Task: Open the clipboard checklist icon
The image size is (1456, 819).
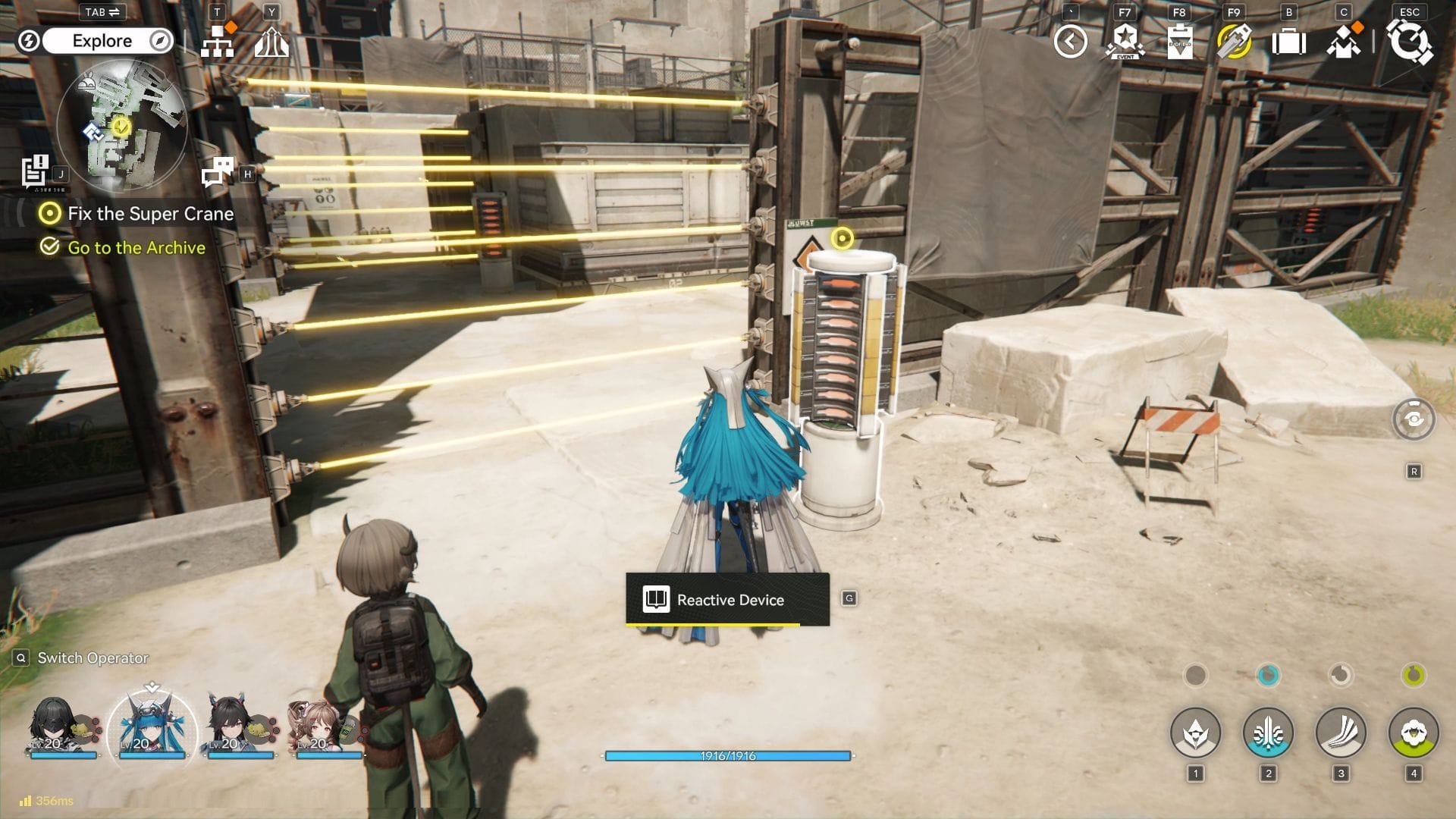Action: pyautogui.click(x=1179, y=42)
